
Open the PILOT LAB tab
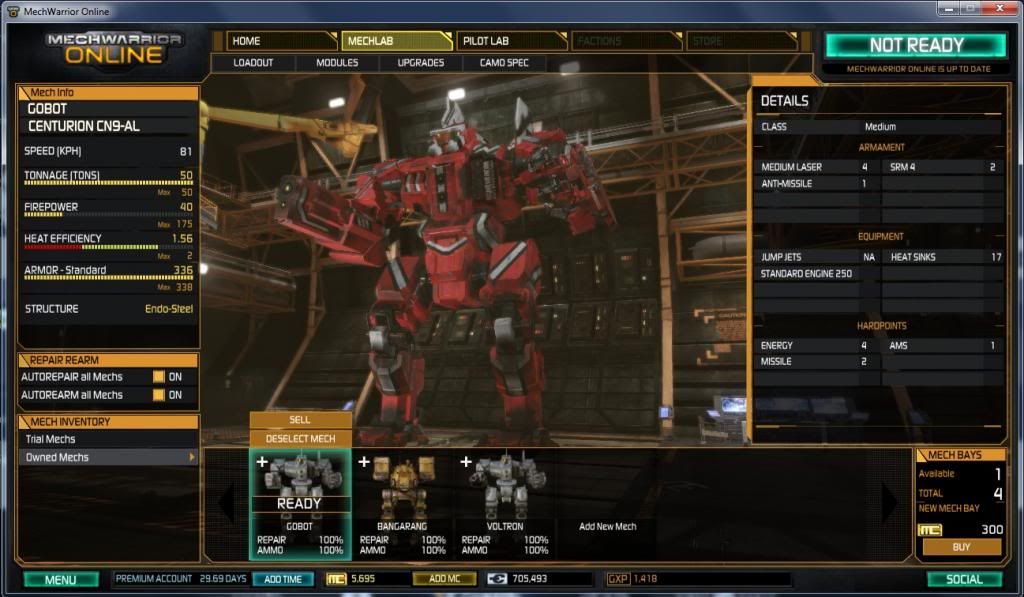pos(511,41)
